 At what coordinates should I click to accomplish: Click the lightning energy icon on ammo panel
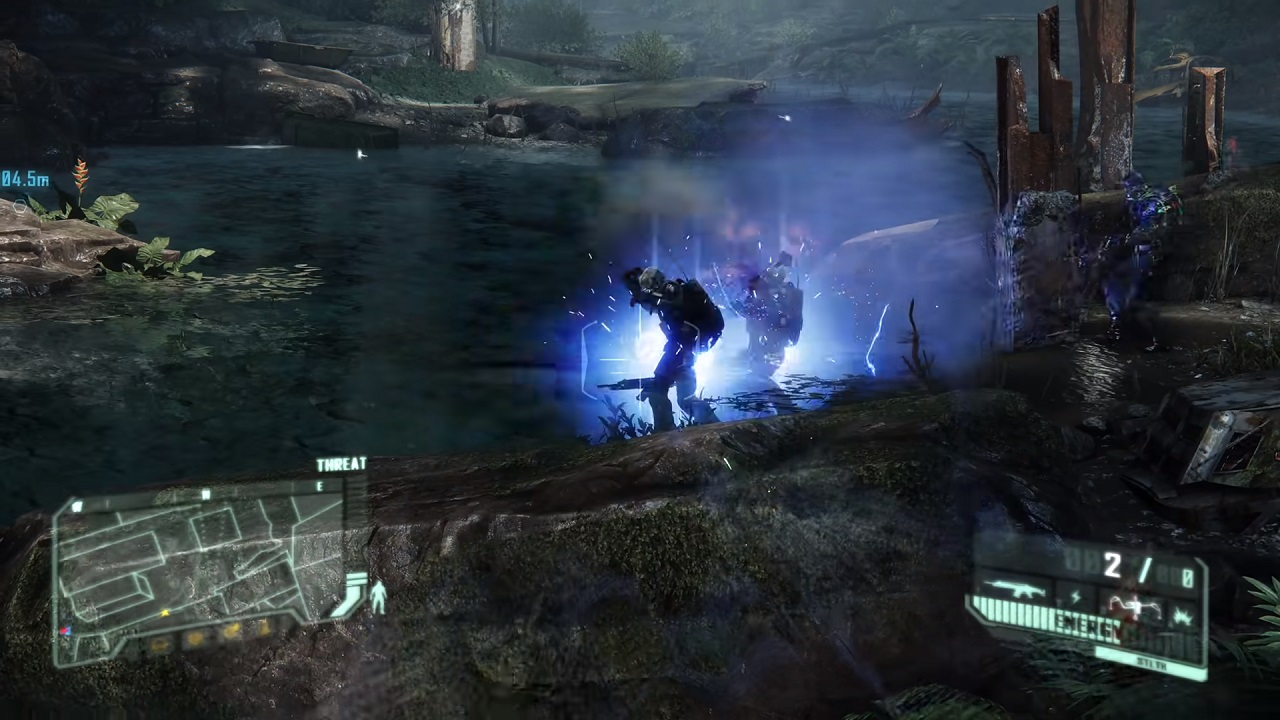(1075, 596)
